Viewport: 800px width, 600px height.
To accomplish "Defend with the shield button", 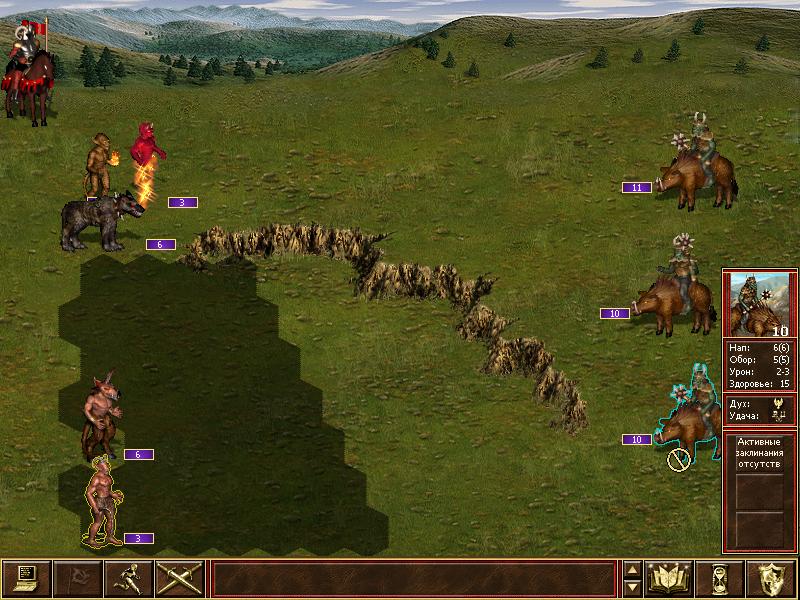I will [771, 578].
